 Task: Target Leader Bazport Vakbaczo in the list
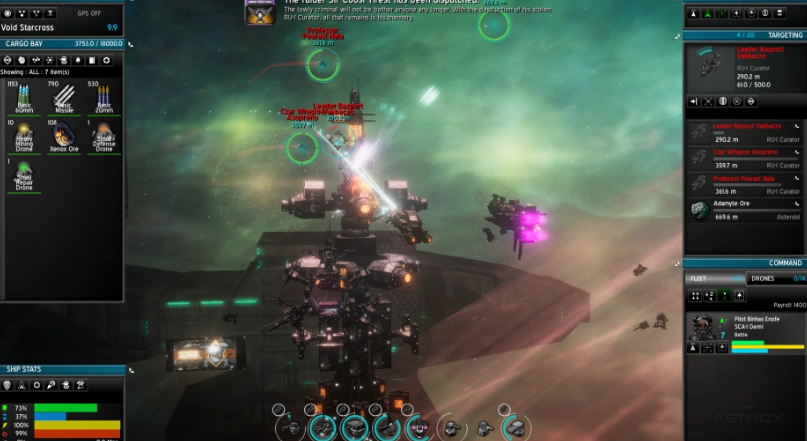[745, 133]
